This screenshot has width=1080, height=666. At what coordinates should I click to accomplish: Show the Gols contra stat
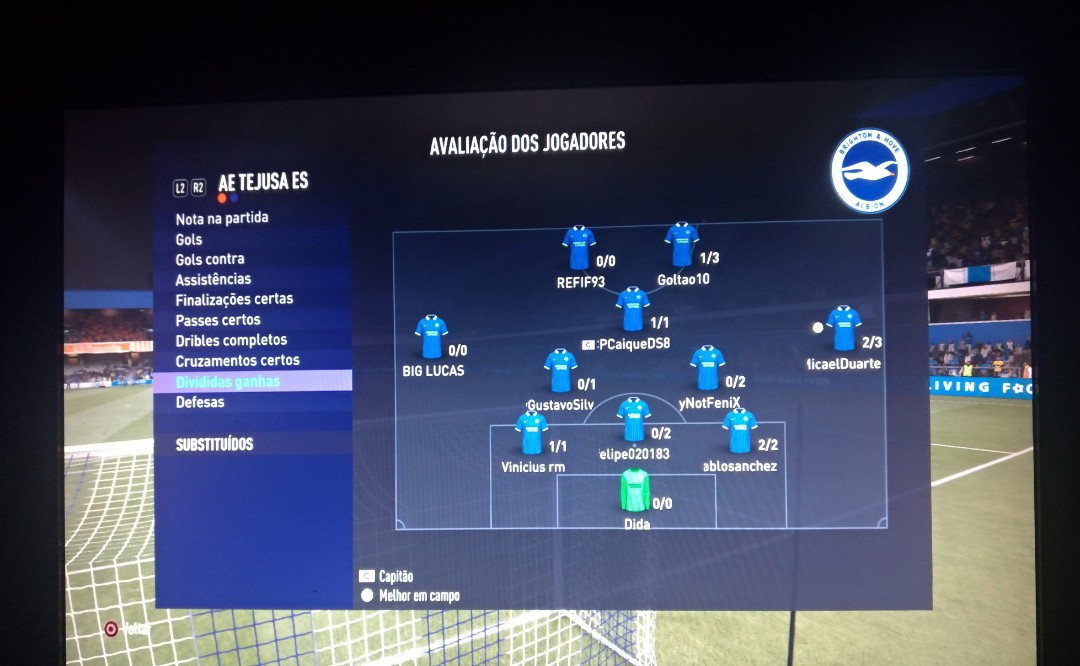pyautogui.click(x=210, y=259)
